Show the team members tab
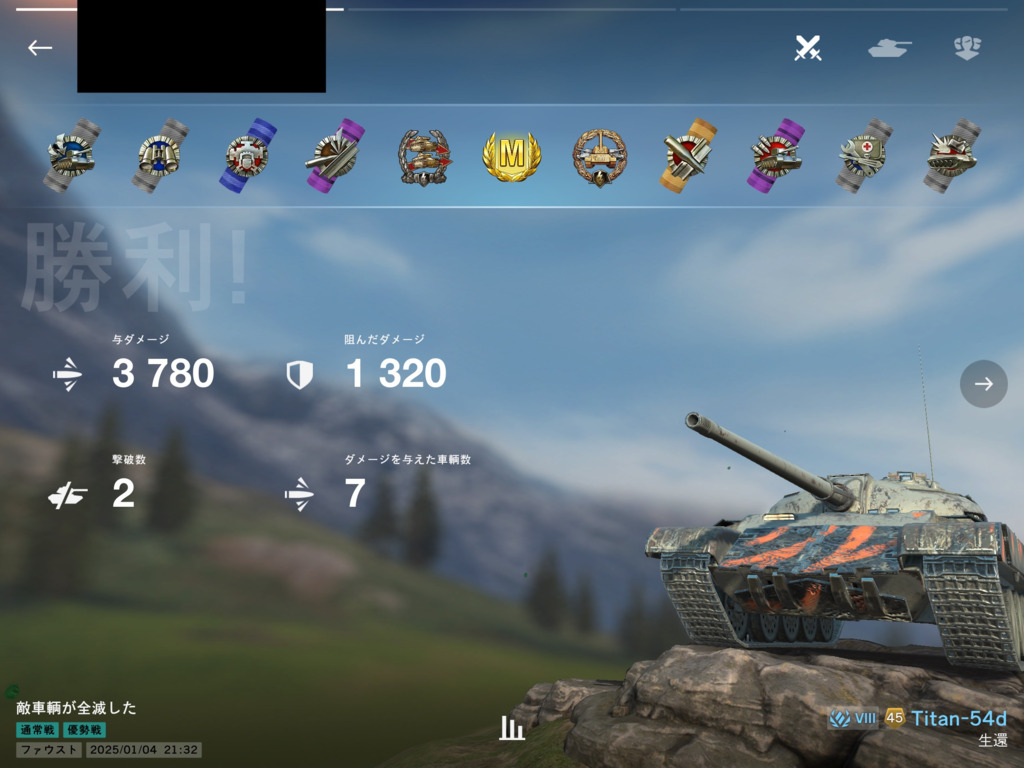Image resolution: width=1024 pixels, height=768 pixels. pos(967,48)
